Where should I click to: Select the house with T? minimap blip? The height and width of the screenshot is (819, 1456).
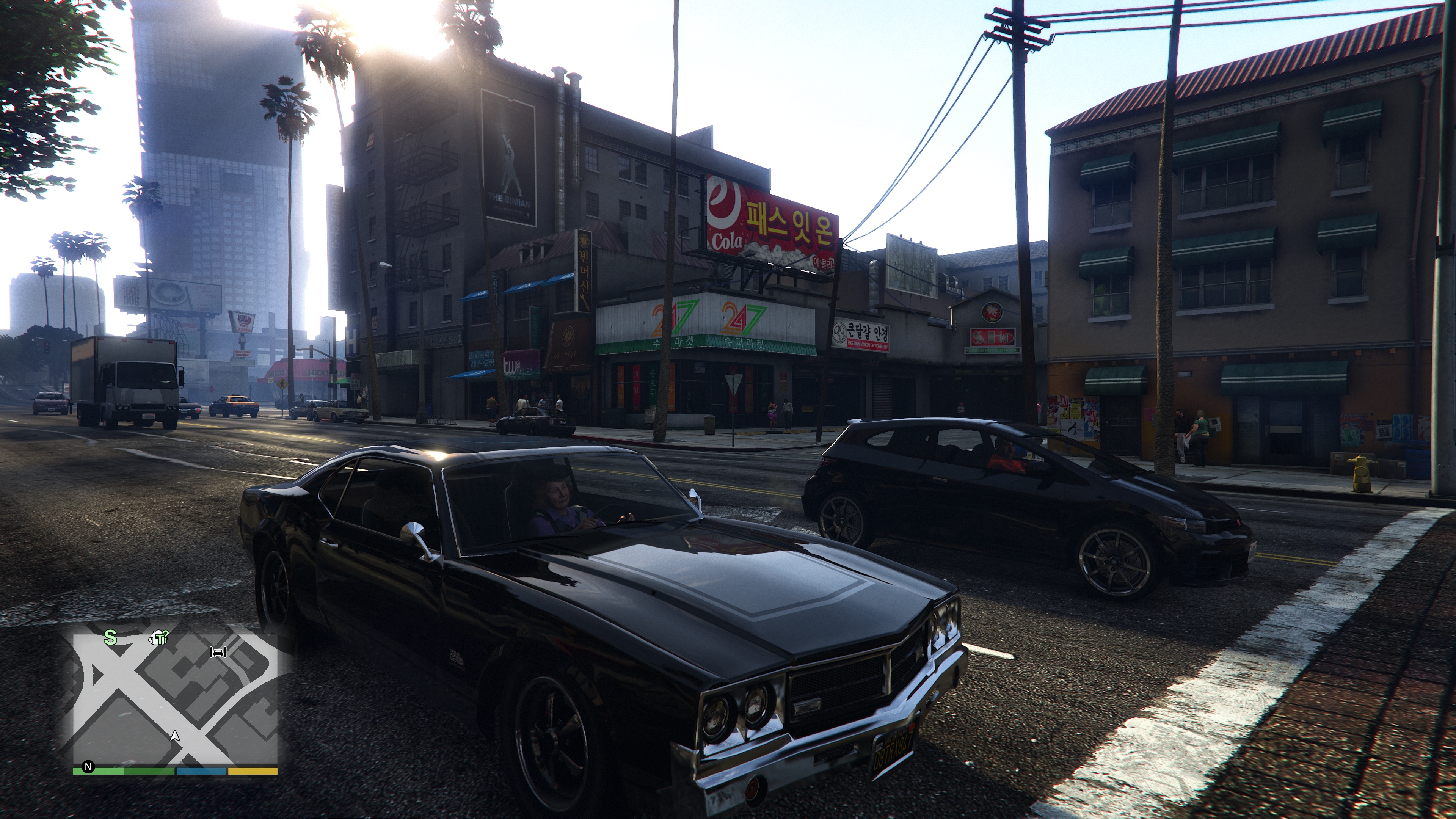[x=158, y=638]
